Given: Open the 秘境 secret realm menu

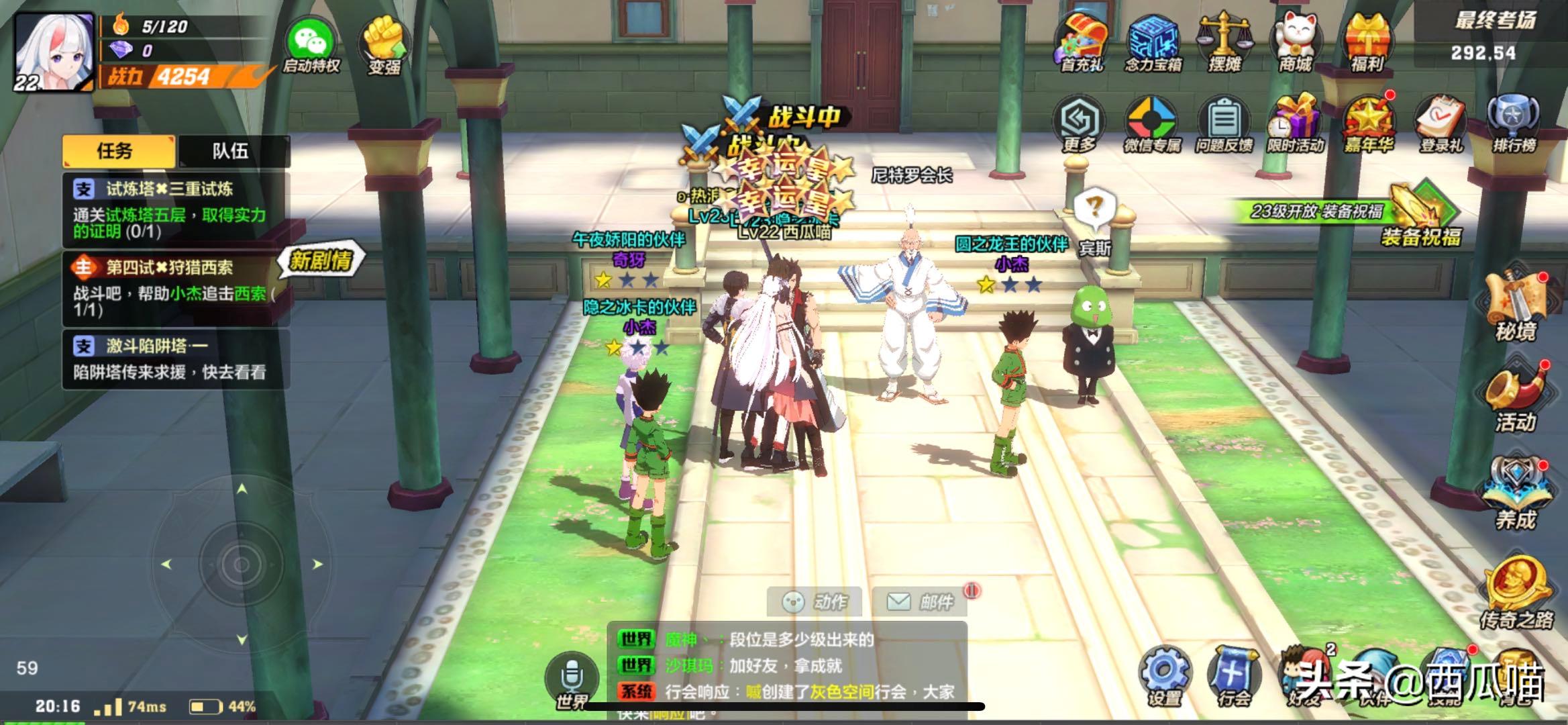Looking at the screenshot, I should coord(1515,305).
